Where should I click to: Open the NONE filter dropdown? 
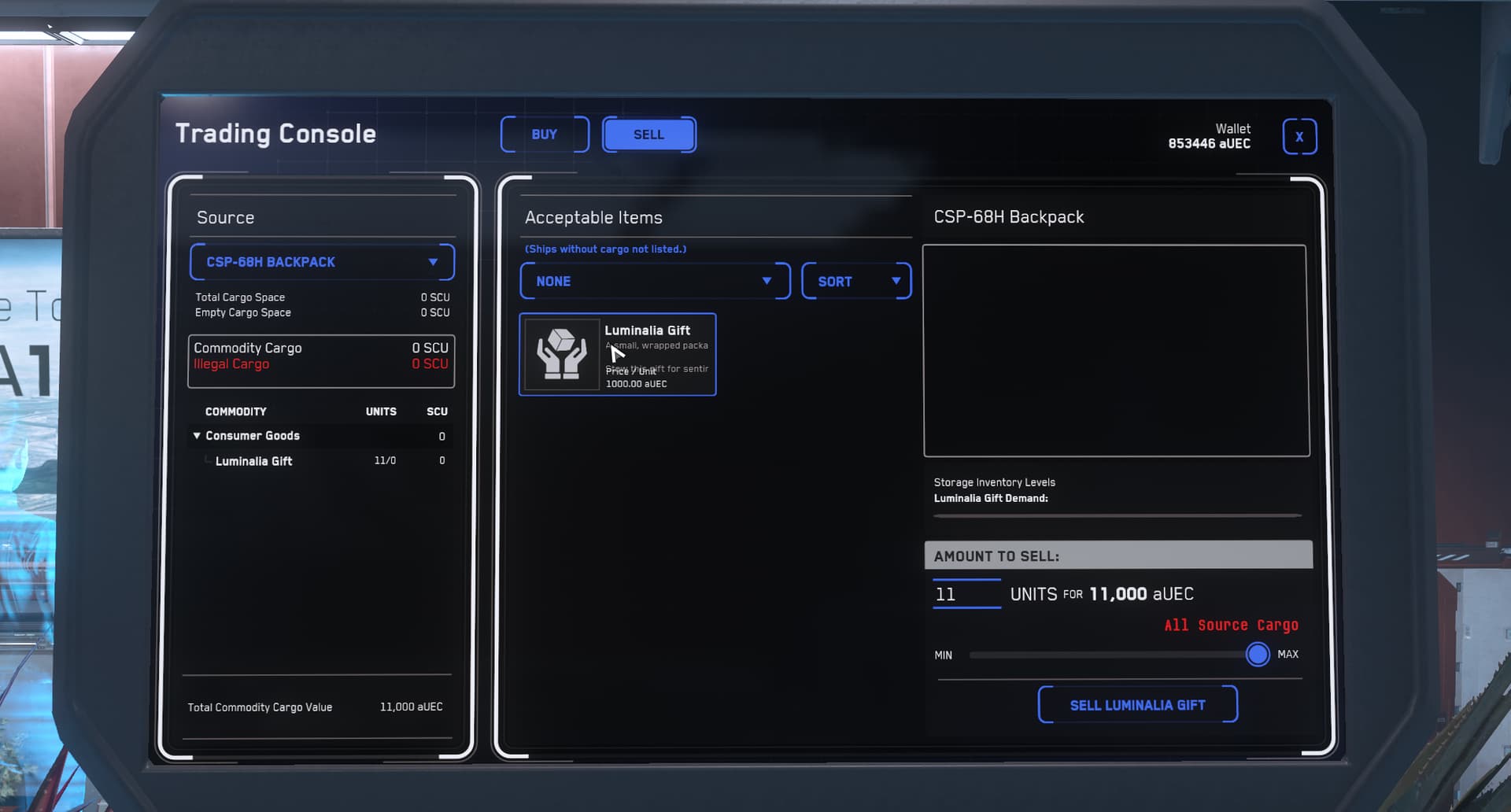pyautogui.click(x=654, y=281)
